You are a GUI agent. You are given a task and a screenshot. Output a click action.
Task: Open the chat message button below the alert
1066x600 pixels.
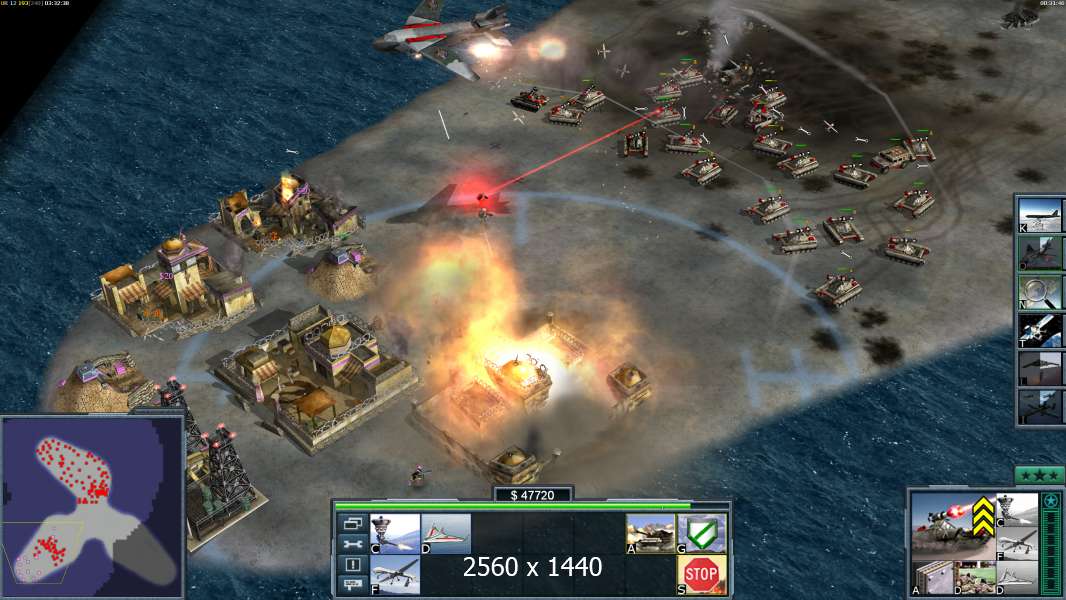click(351, 585)
